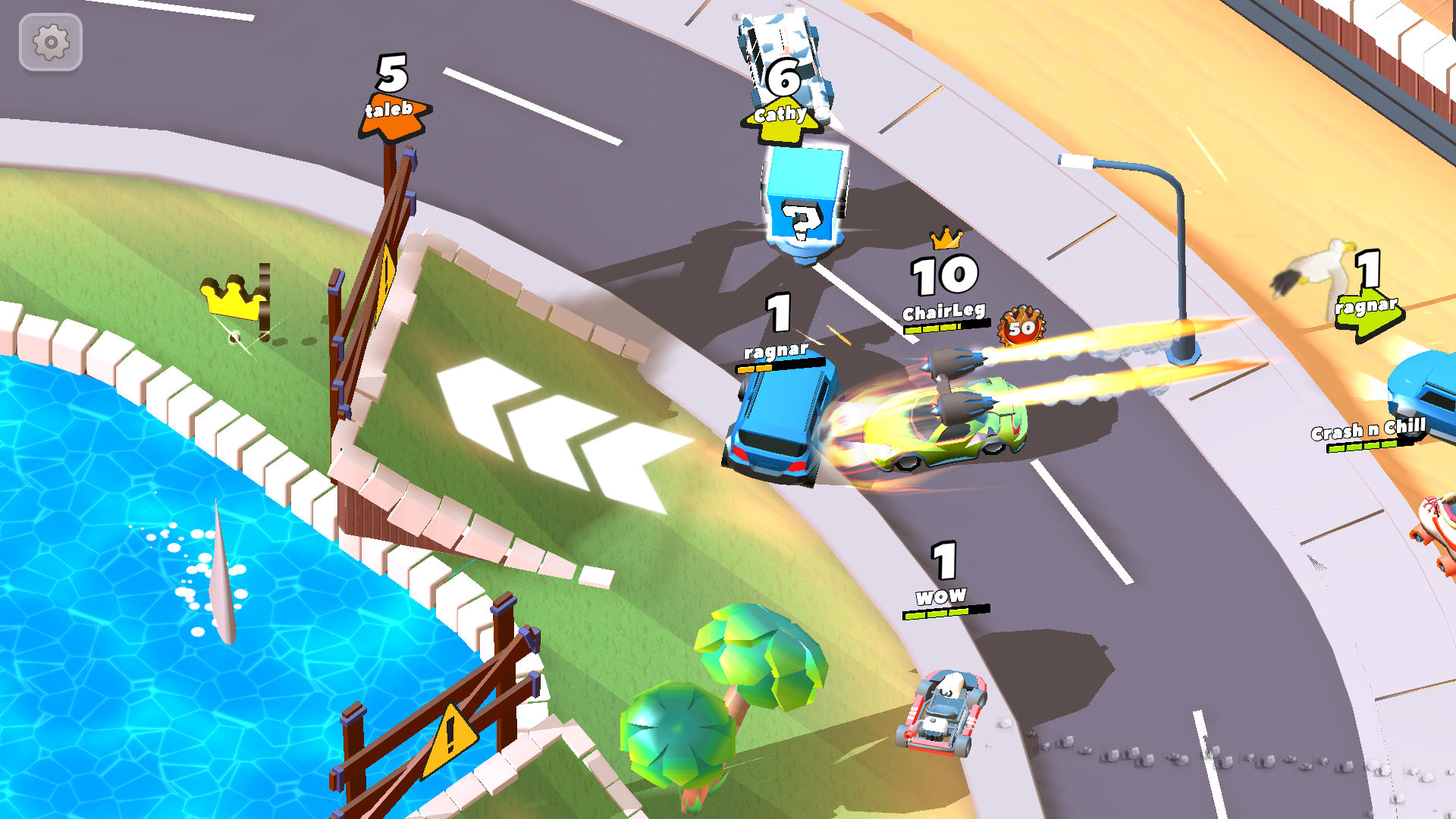Image resolution: width=1456 pixels, height=819 pixels.
Task: Click the shark fin in the water
Action: 224,576
